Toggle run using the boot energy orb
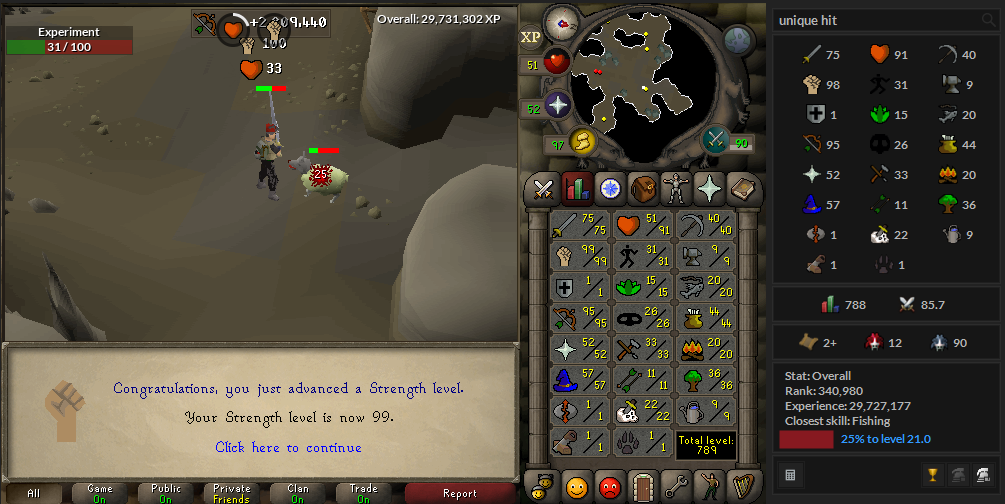The image size is (1005, 504). [582, 143]
